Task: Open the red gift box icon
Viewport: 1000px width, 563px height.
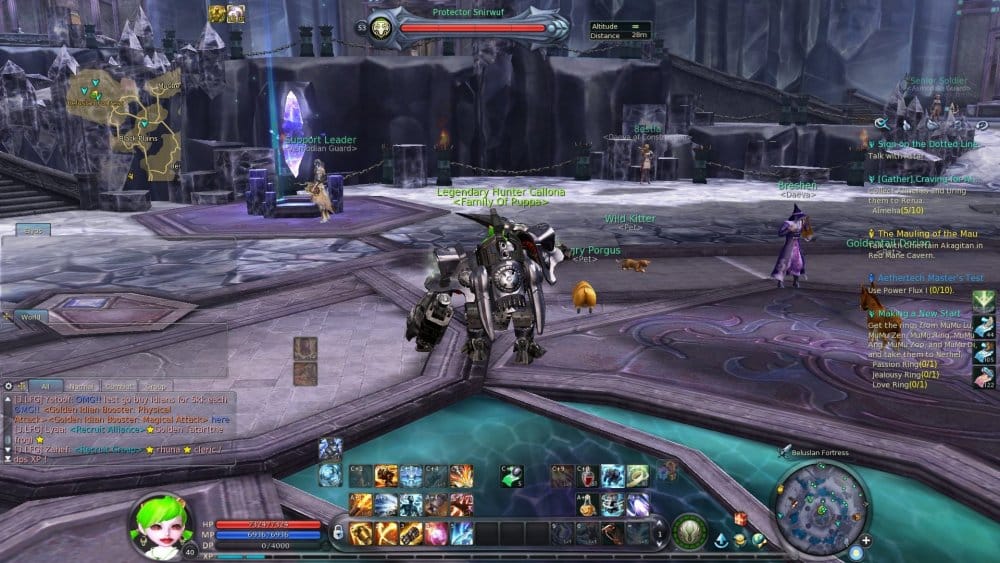Action: click(741, 519)
